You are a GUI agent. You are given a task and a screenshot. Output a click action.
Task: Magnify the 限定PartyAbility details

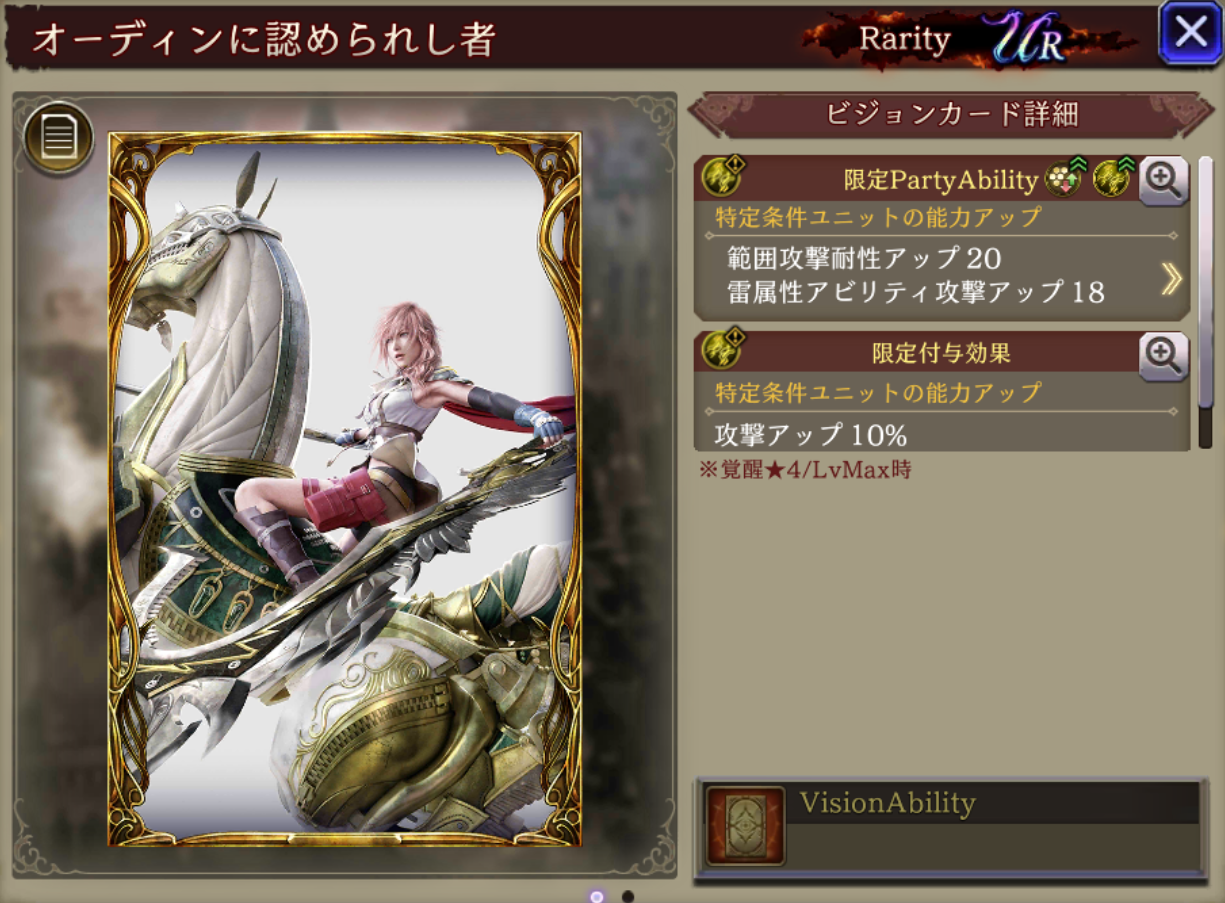[1163, 180]
